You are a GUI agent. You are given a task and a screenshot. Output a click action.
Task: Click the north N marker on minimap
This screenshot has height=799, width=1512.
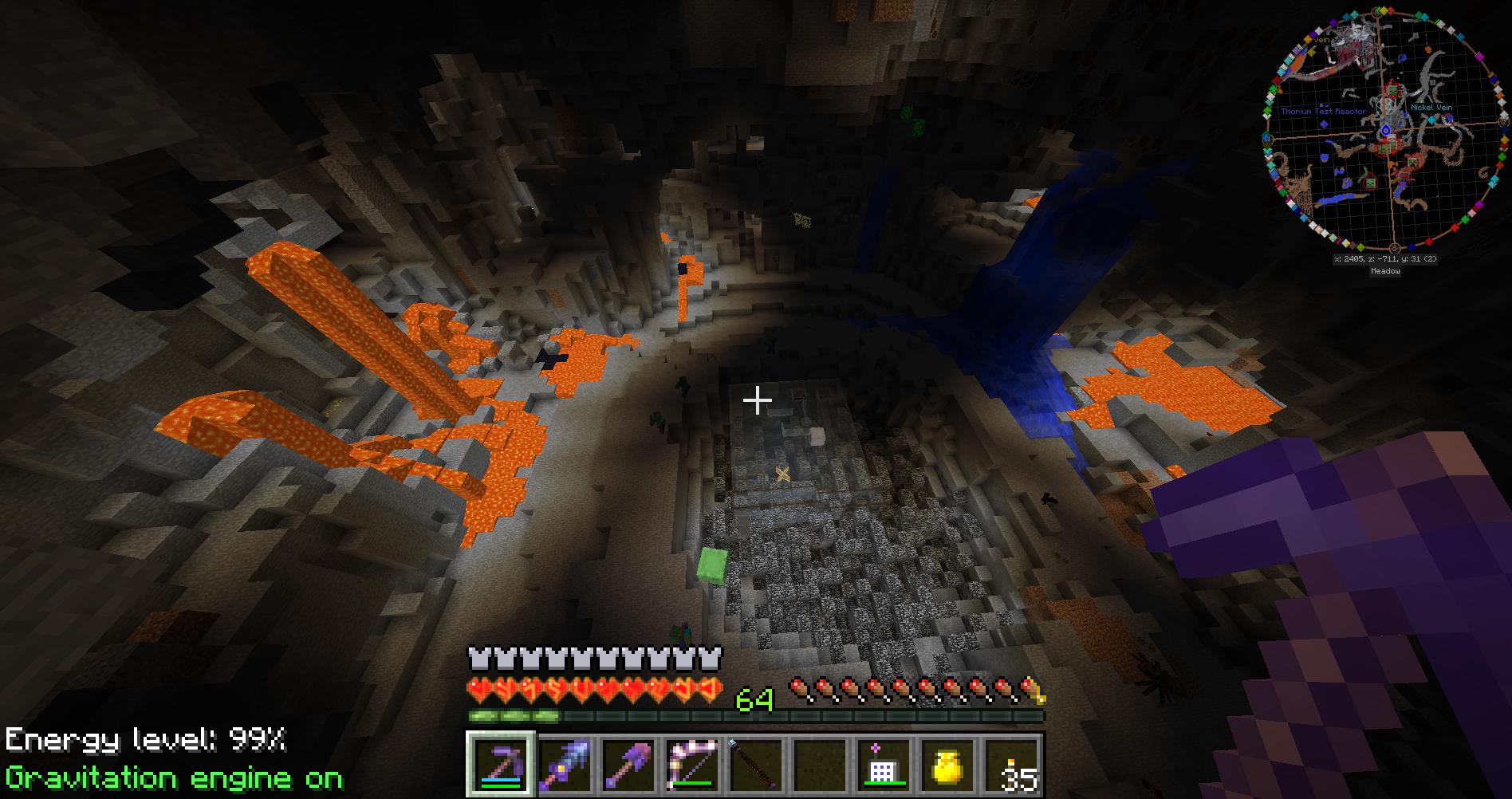click(x=1379, y=12)
